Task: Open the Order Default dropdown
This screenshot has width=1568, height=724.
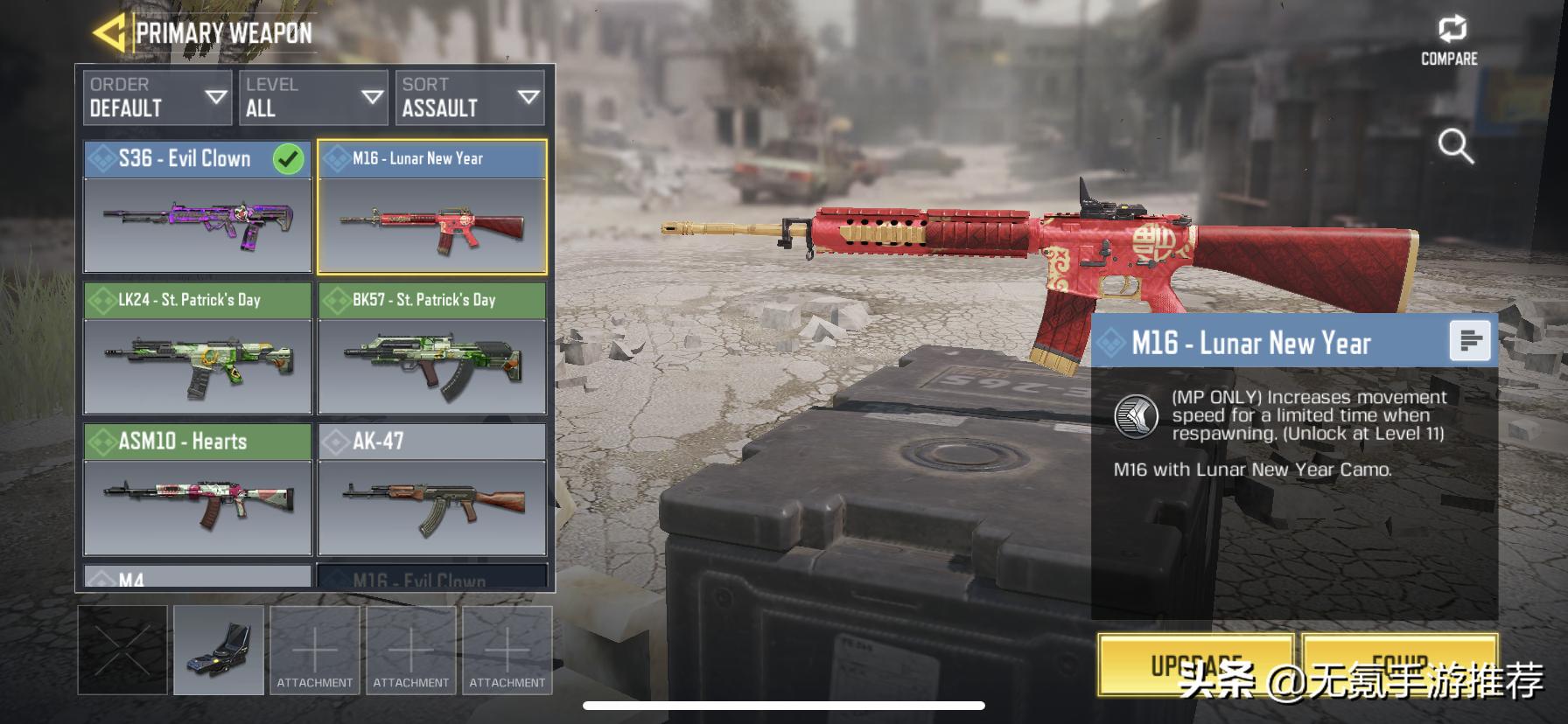Action: (157, 97)
